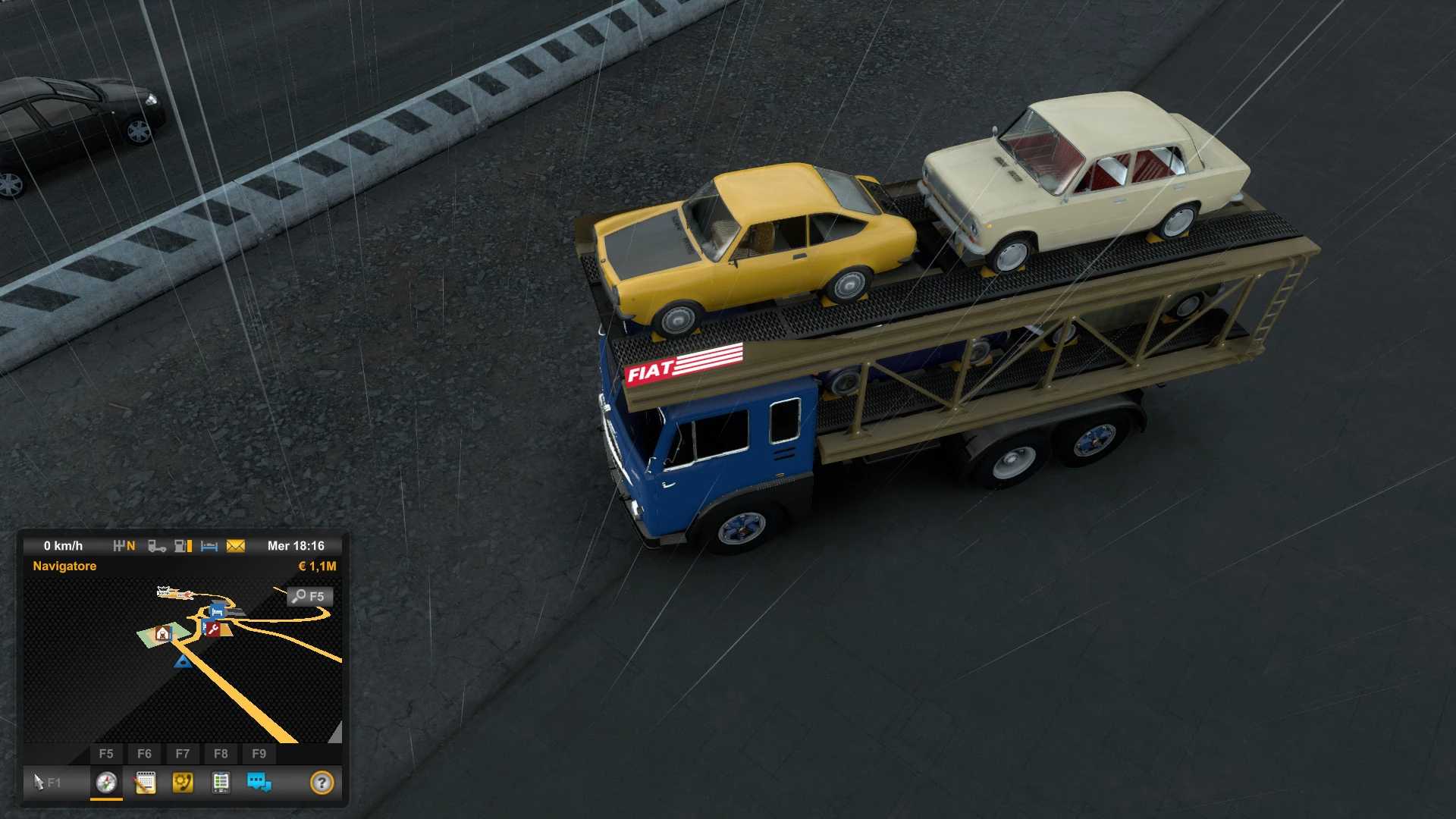Open the blue chat bubbles tab
1456x819 pixels.
pyautogui.click(x=259, y=782)
